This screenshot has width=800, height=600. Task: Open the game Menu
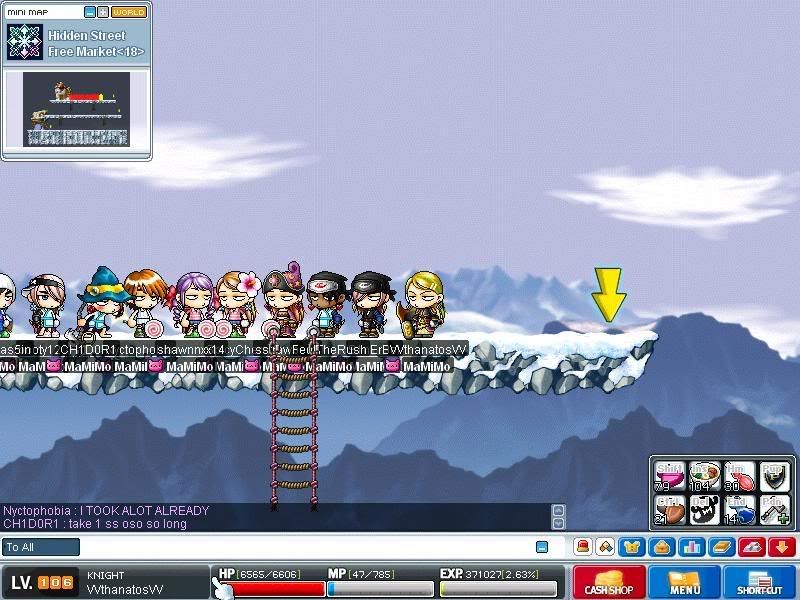click(685, 582)
